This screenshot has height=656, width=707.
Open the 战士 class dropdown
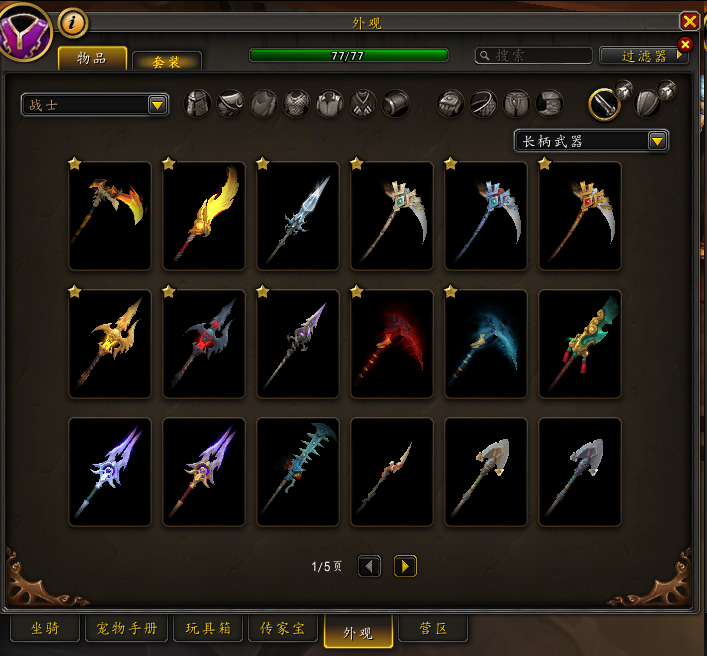point(95,104)
